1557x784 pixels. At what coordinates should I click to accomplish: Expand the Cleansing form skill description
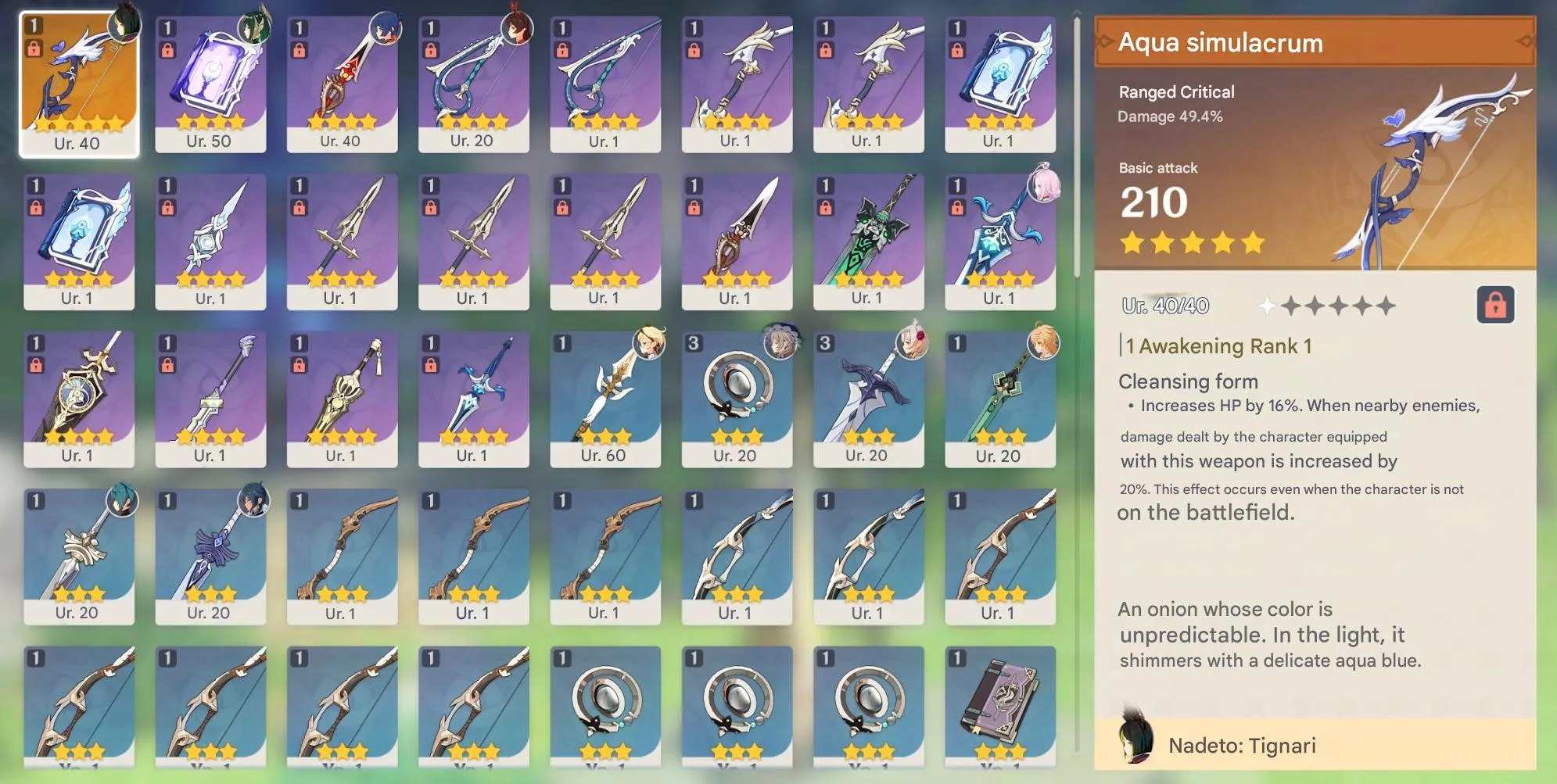pyautogui.click(x=1188, y=381)
